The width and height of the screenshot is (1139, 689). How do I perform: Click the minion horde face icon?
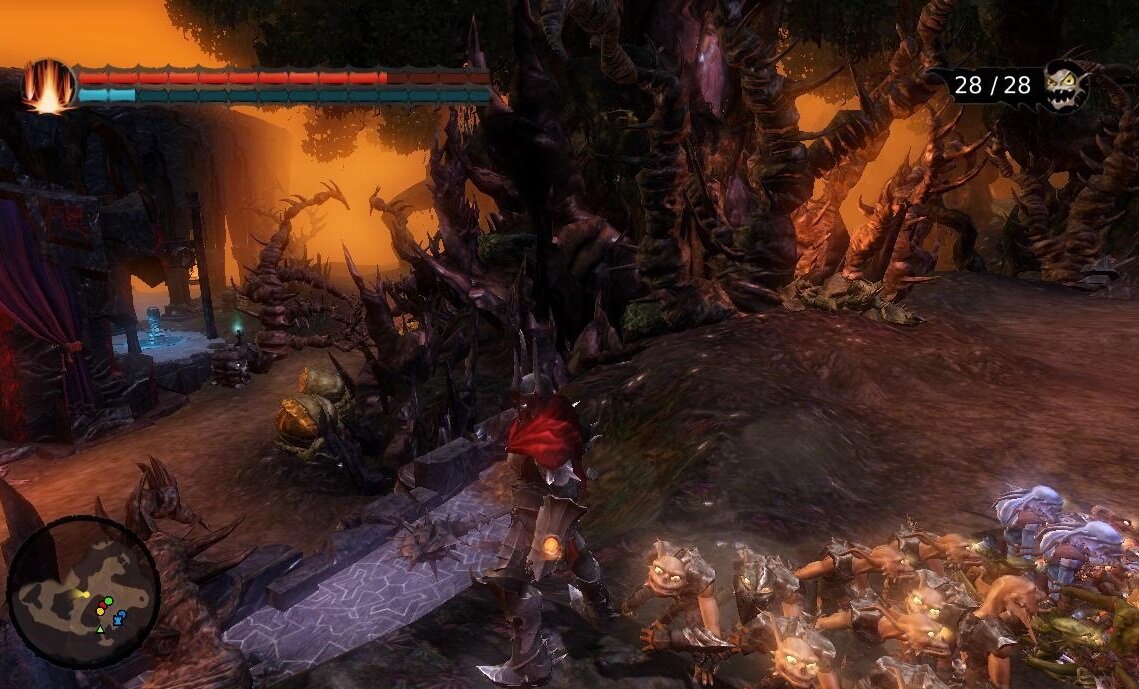(1063, 85)
